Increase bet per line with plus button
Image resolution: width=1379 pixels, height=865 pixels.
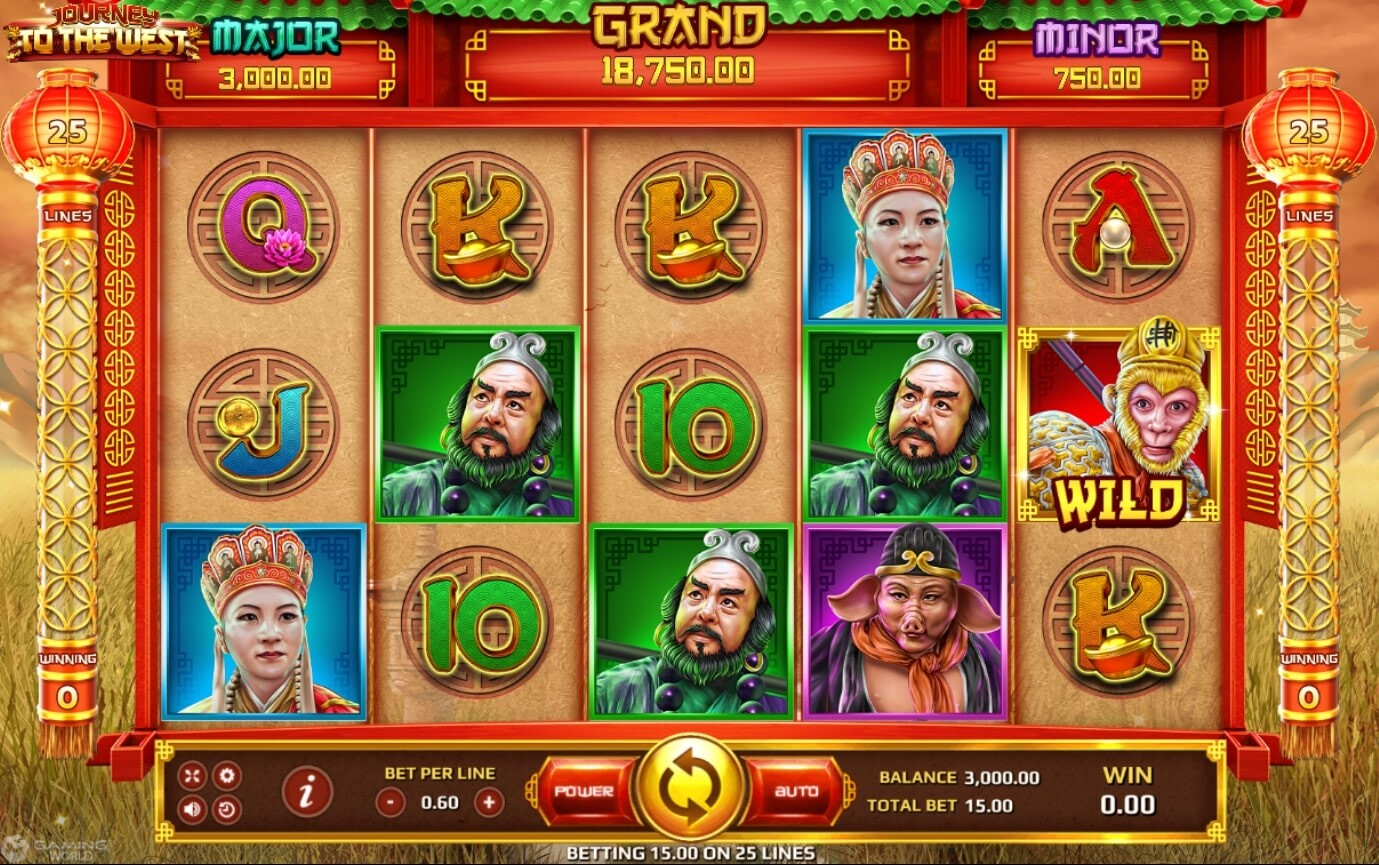click(488, 802)
